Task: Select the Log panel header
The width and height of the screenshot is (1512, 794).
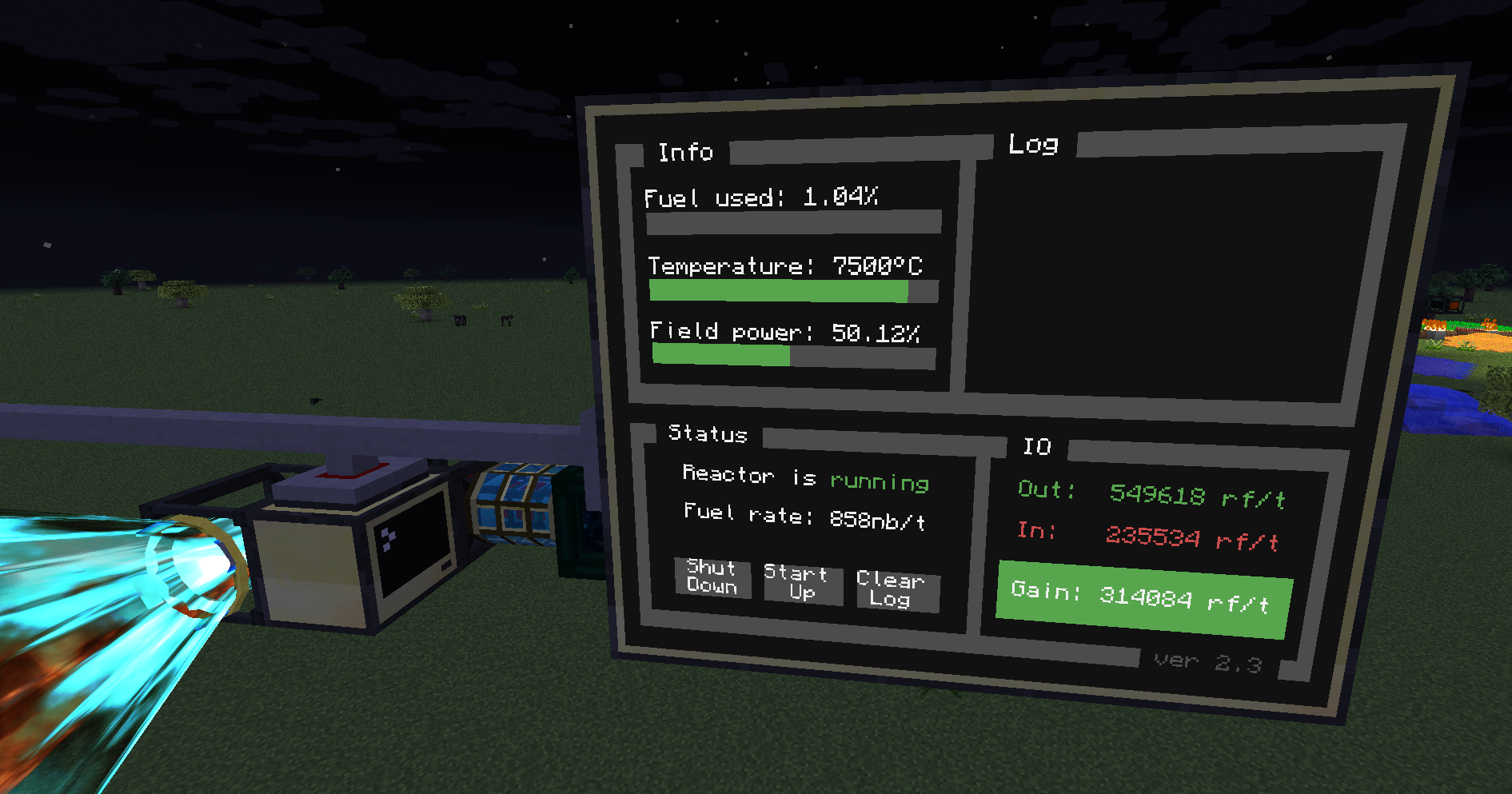Action: [1032, 146]
